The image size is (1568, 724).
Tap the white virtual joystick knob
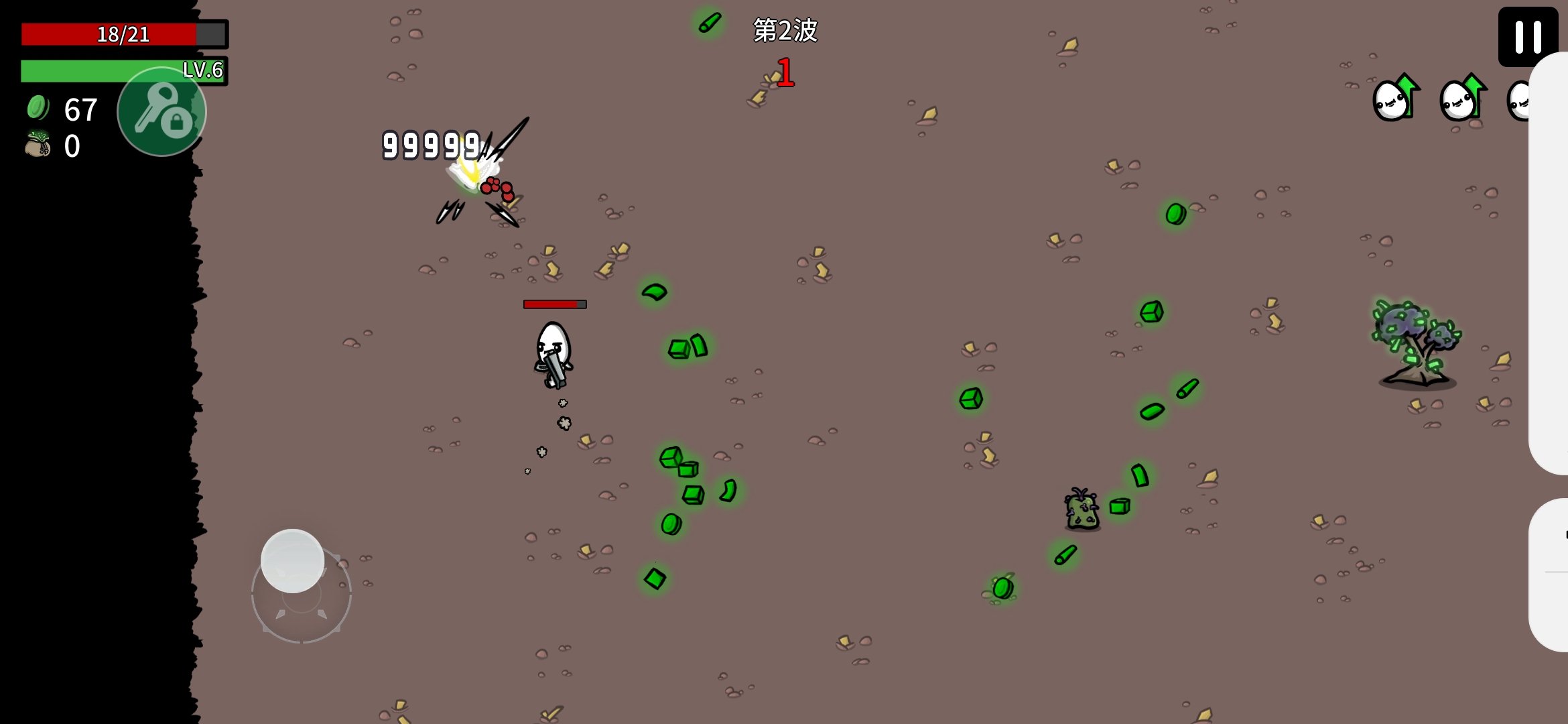[292, 561]
